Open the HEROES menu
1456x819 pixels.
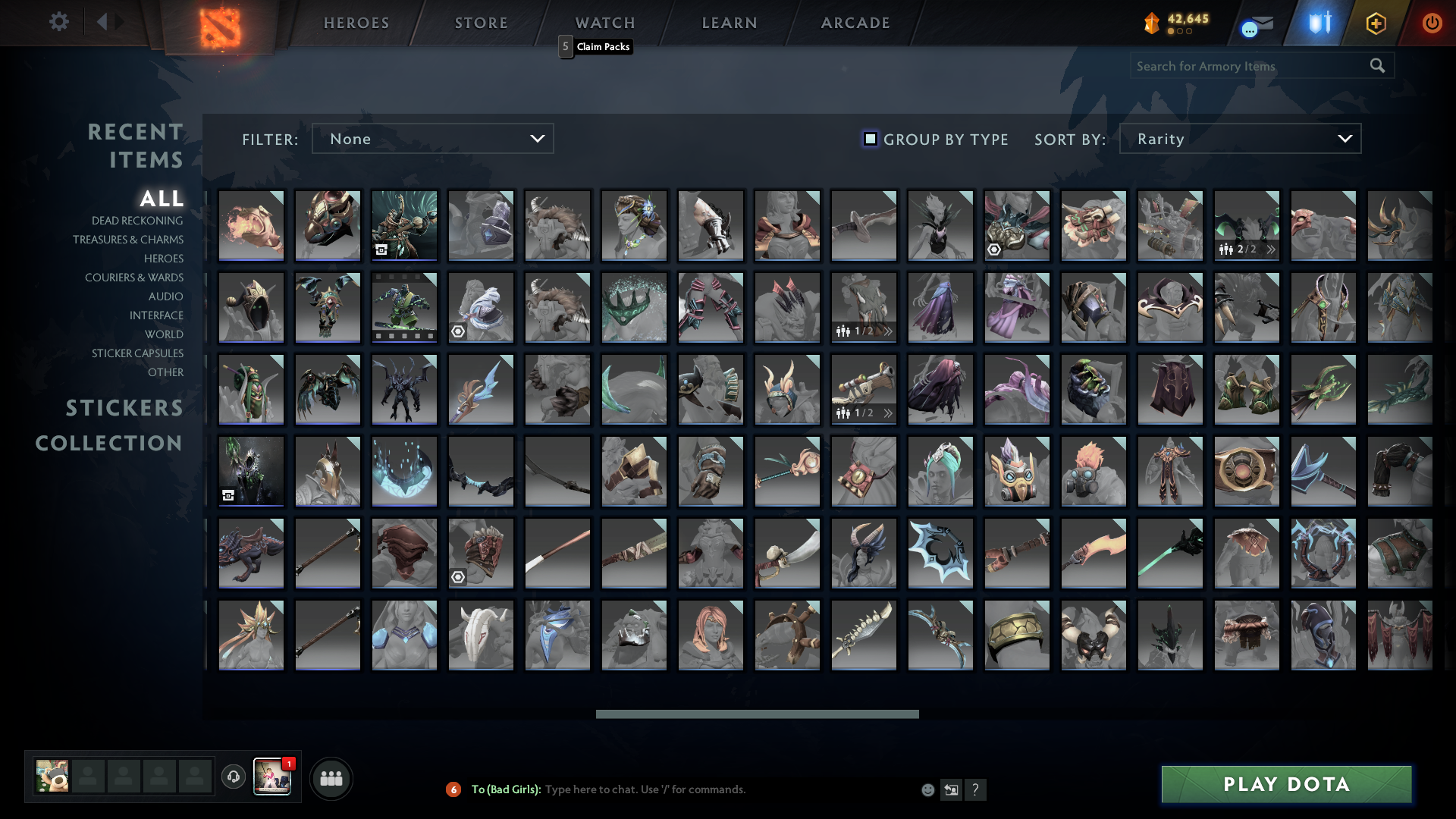coord(355,23)
